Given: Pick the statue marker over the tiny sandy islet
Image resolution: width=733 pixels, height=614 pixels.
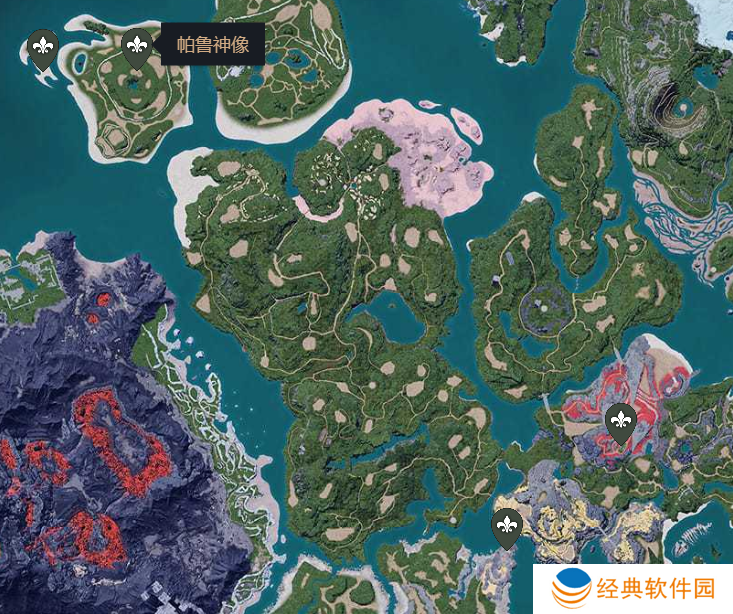Looking at the screenshot, I should 42,47.
